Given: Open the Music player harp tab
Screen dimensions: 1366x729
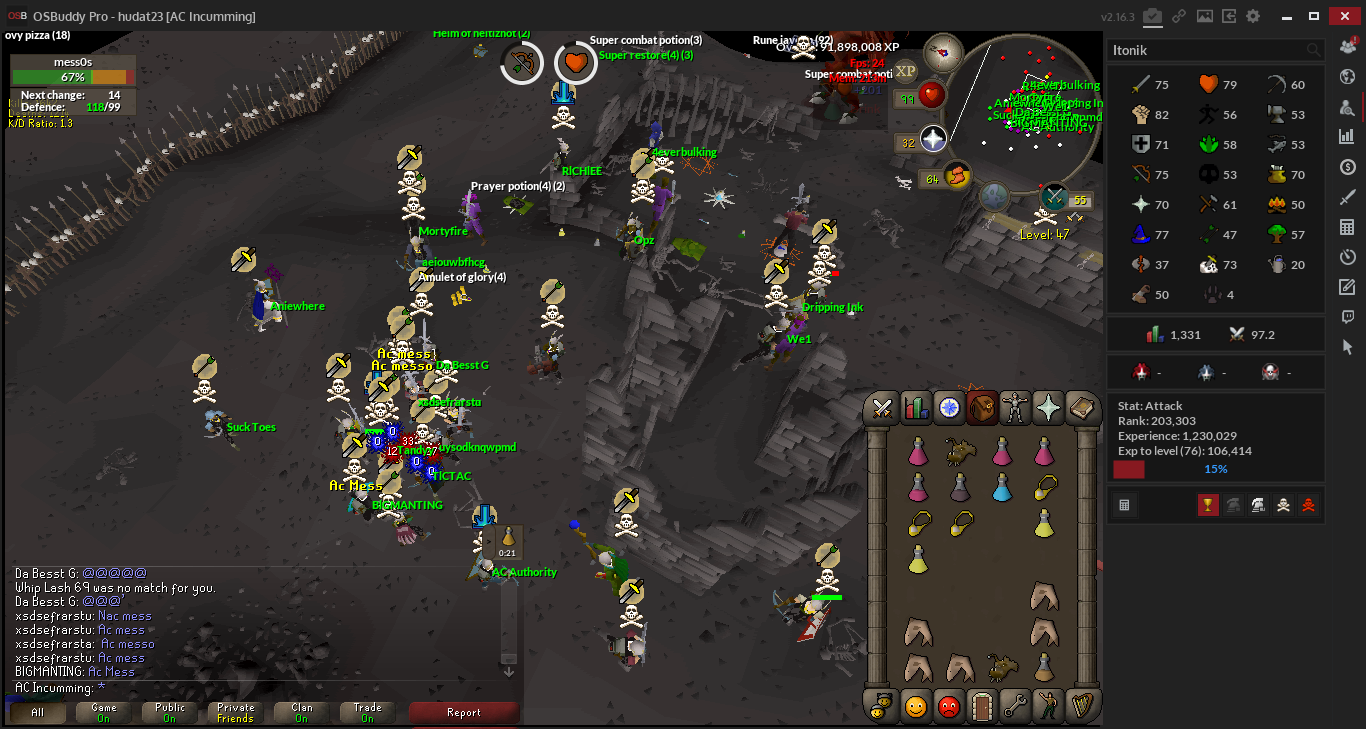Looking at the screenshot, I should click(1081, 706).
